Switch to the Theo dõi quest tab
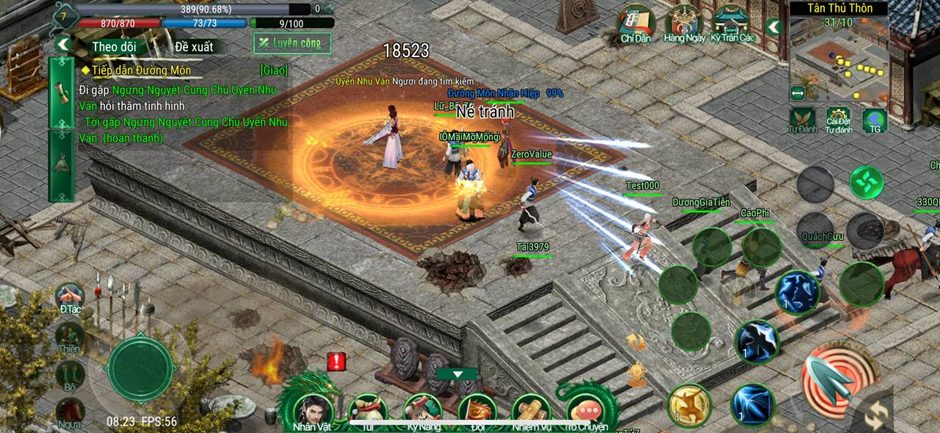The width and height of the screenshot is (940, 433). pos(113,46)
